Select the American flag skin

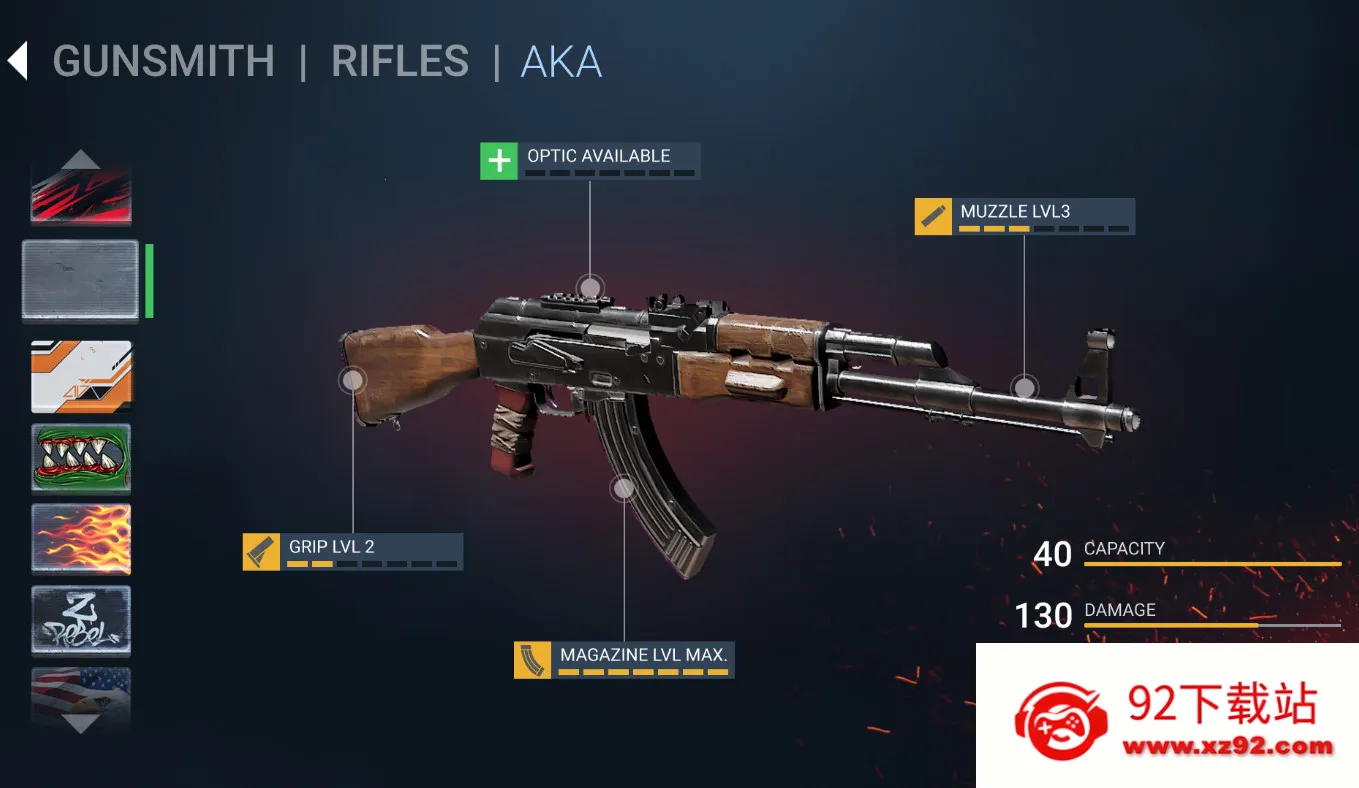coord(81,690)
